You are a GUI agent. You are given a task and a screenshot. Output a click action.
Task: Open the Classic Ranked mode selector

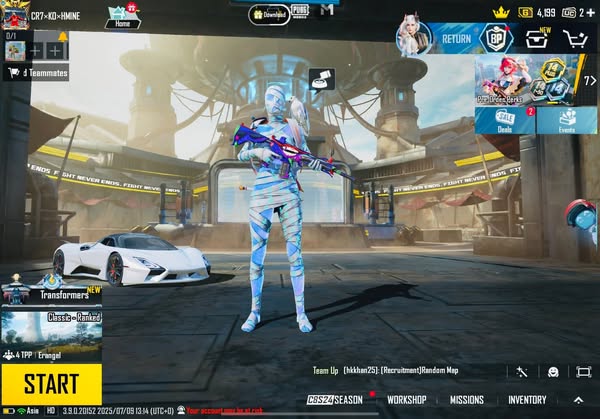tap(51, 326)
